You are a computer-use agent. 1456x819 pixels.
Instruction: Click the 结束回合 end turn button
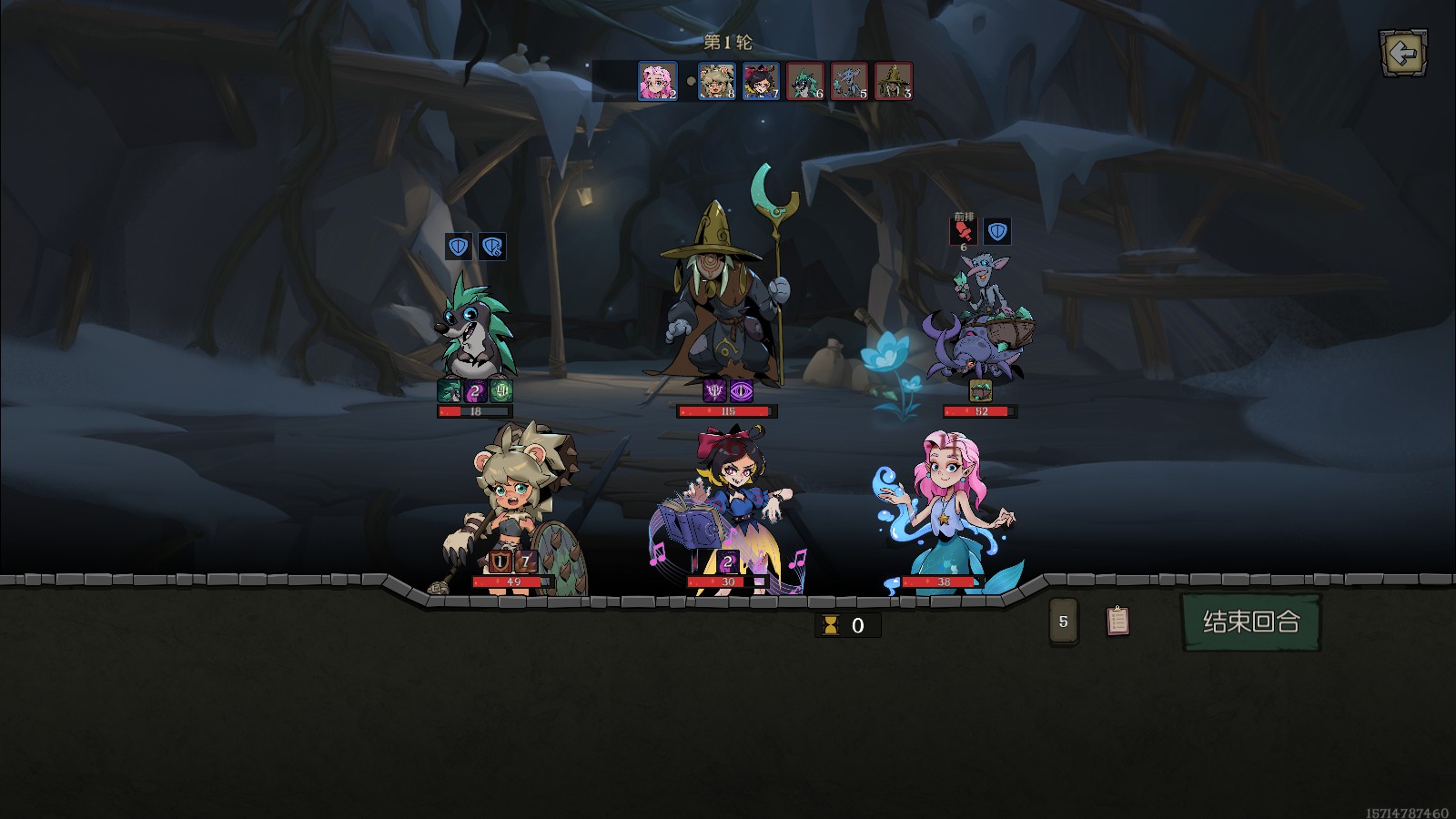pyautogui.click(x=1250, y=622)
